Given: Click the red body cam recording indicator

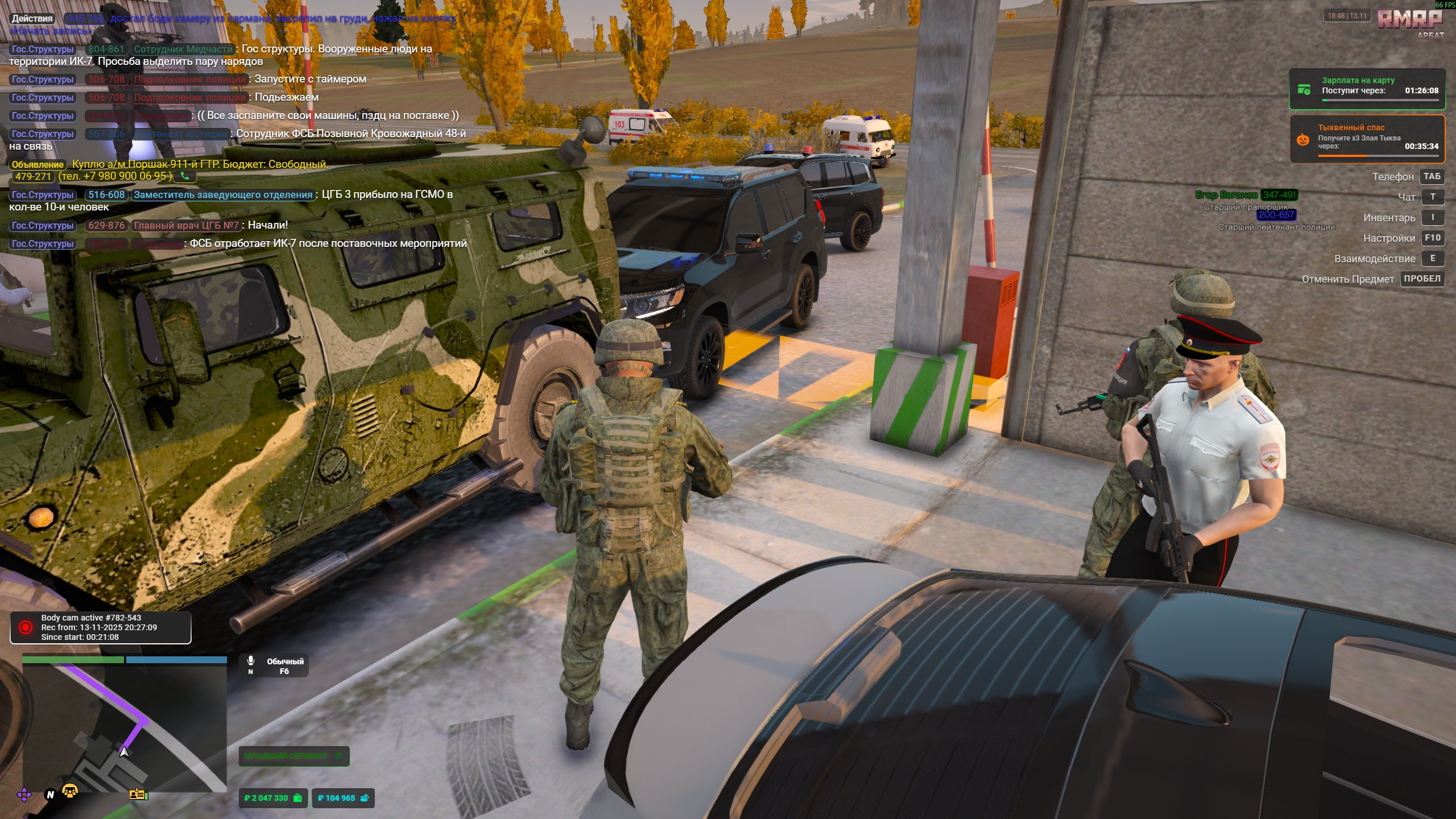Looking at the screenshot, I should click(26, 627).
